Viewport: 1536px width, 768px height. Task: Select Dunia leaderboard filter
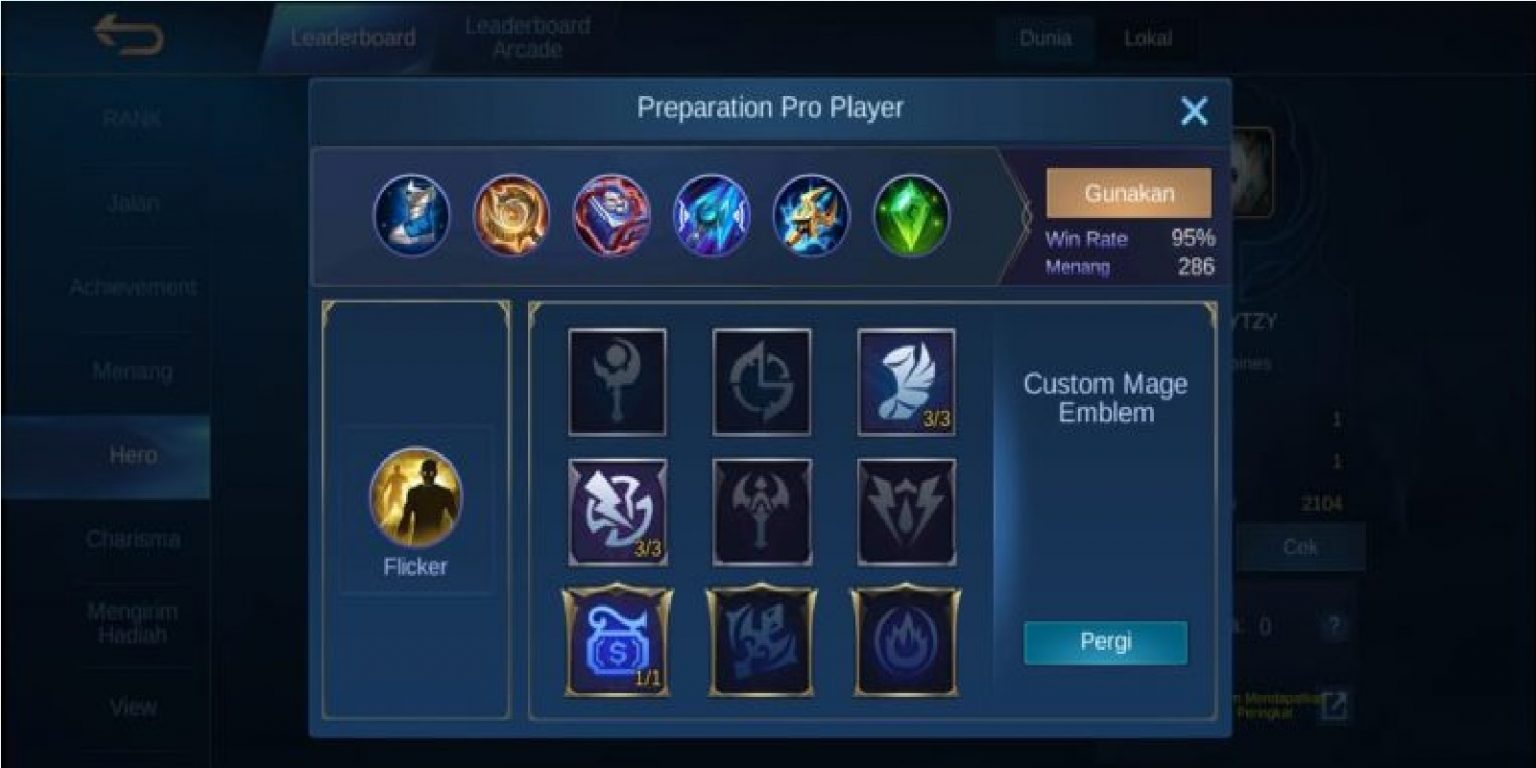point(1046,39)
